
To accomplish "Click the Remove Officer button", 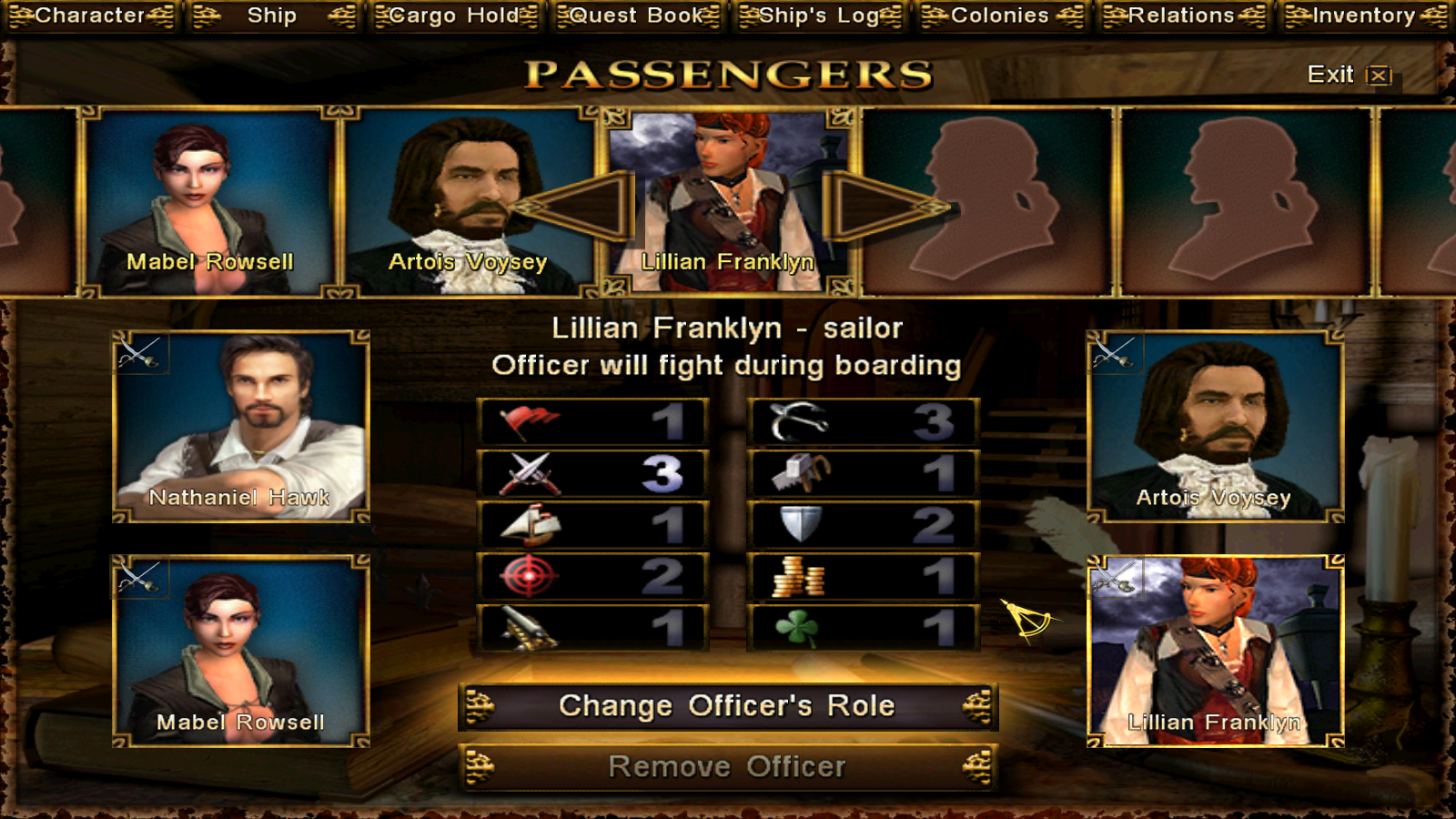I will click(x=727, y=767).
